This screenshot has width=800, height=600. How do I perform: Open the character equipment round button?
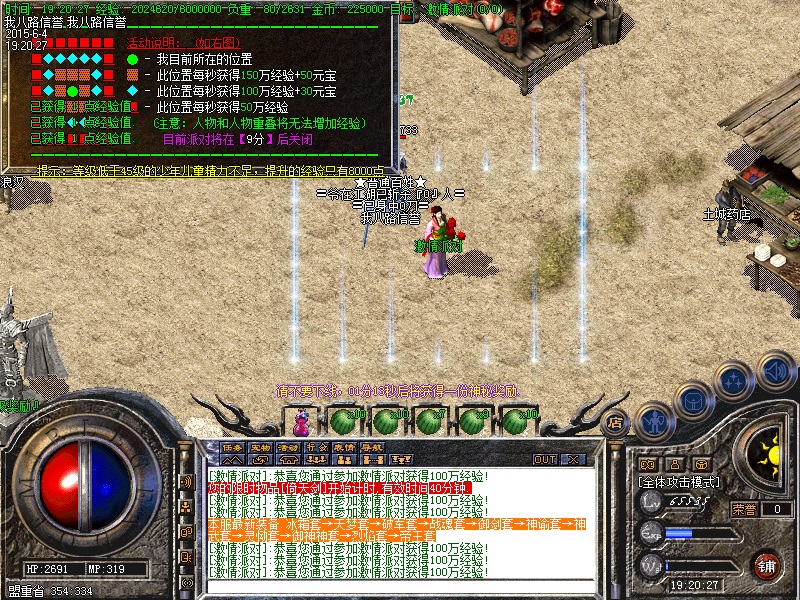click(655, 421)
